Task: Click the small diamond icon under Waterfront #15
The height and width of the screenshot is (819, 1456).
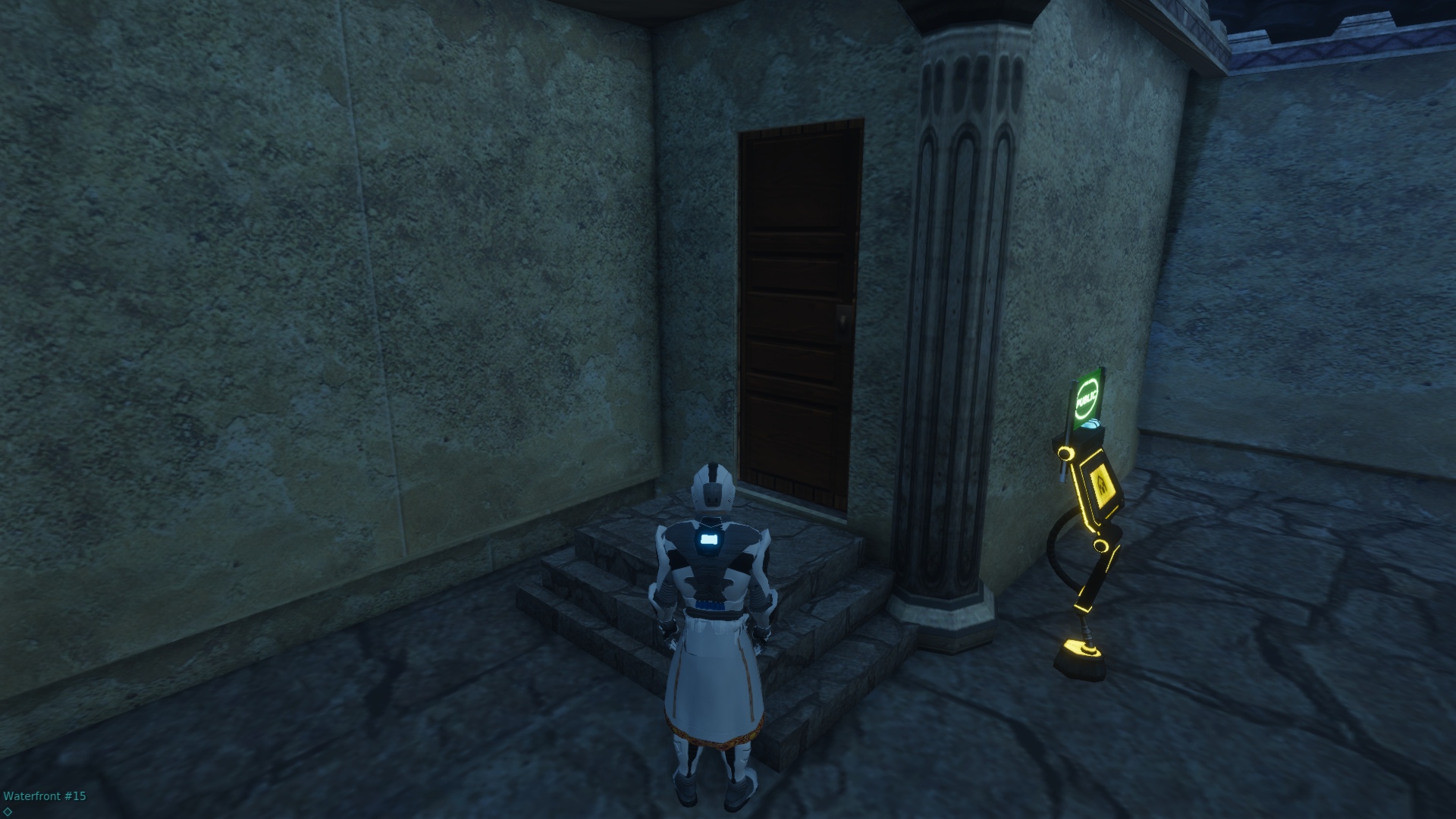Action: (x=8, y=811)
